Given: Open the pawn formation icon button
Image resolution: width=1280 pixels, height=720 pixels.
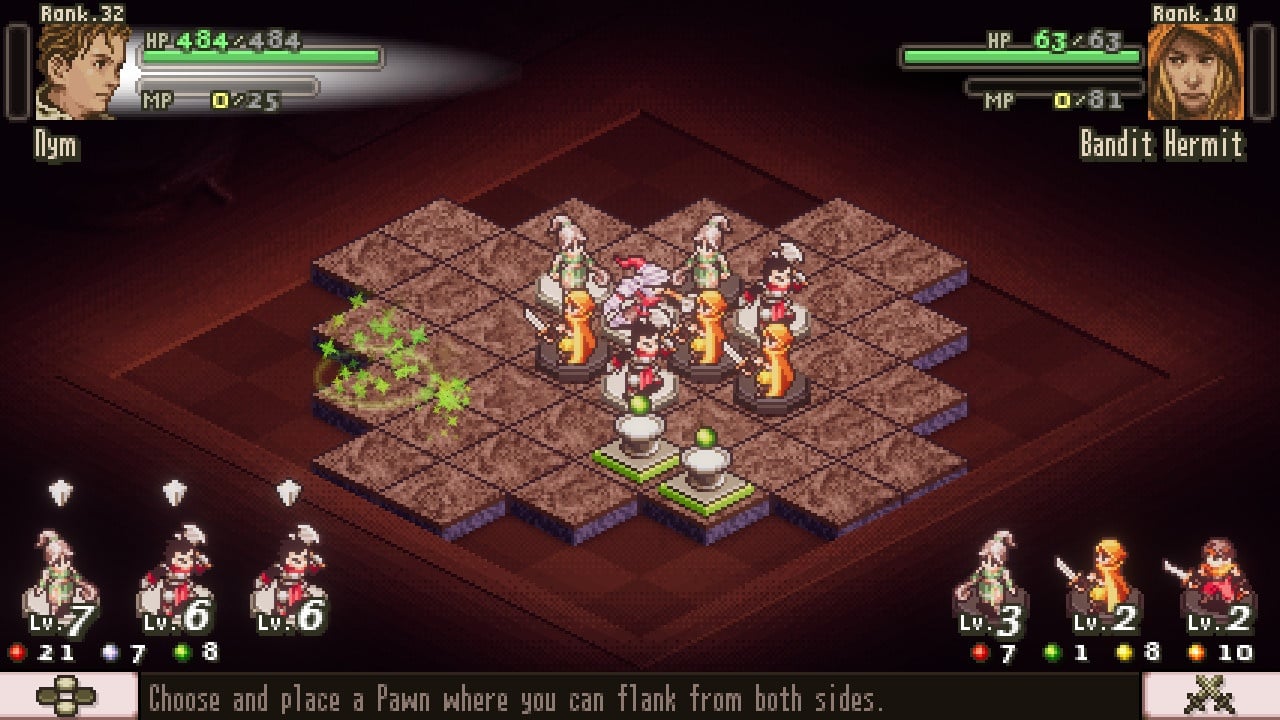Looking at the screenshot, I should tap(66, 697).
